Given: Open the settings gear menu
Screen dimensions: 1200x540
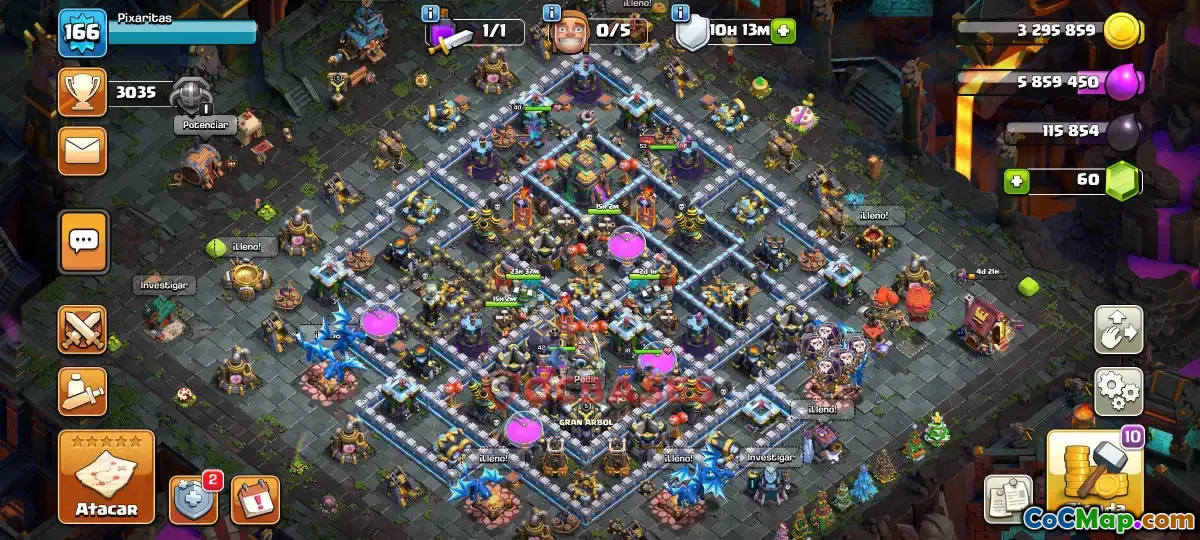Looking at the screenshot, I should click(1119, 391).
